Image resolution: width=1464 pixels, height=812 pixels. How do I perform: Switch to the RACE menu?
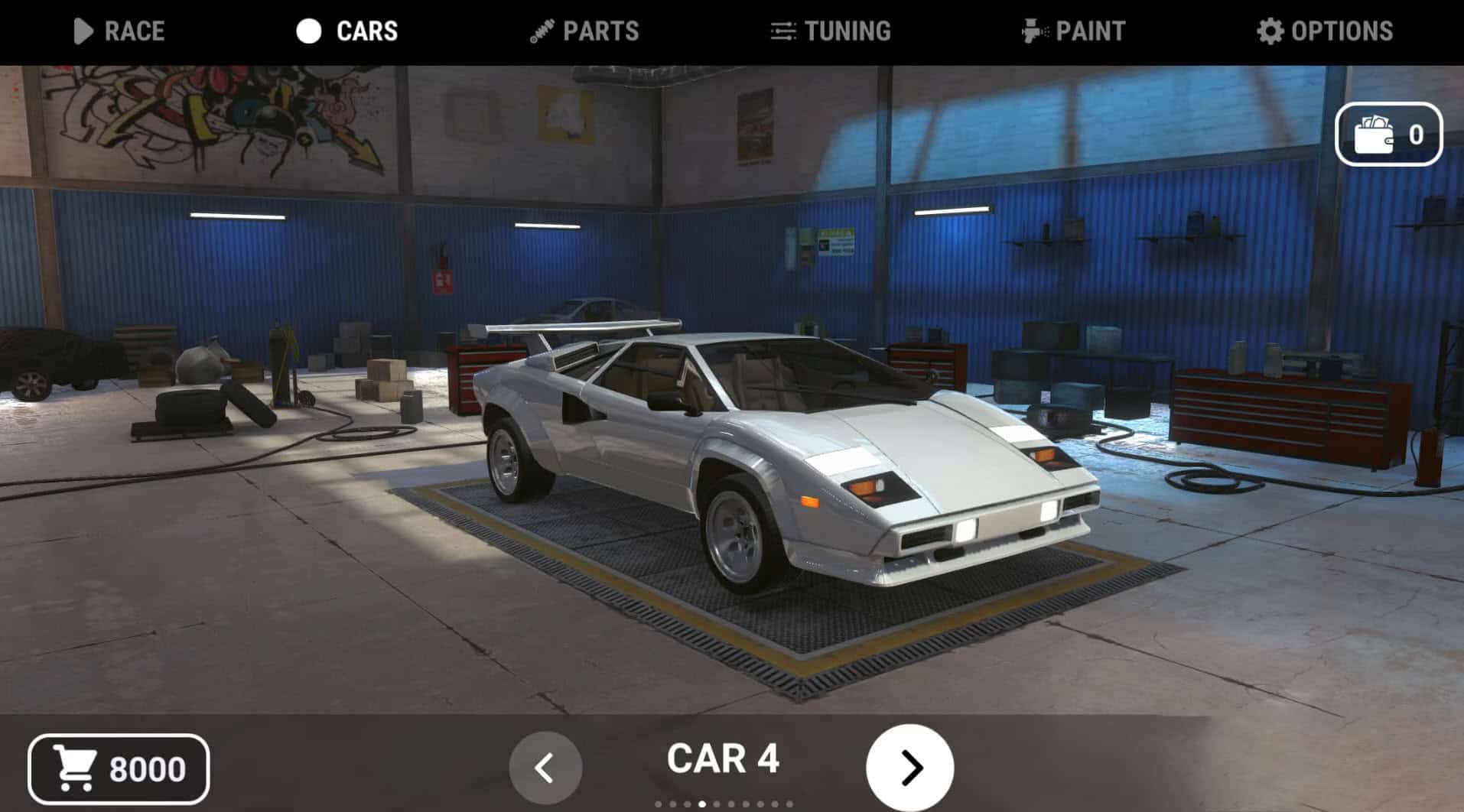pyautogui.click(x=135, y=31)
